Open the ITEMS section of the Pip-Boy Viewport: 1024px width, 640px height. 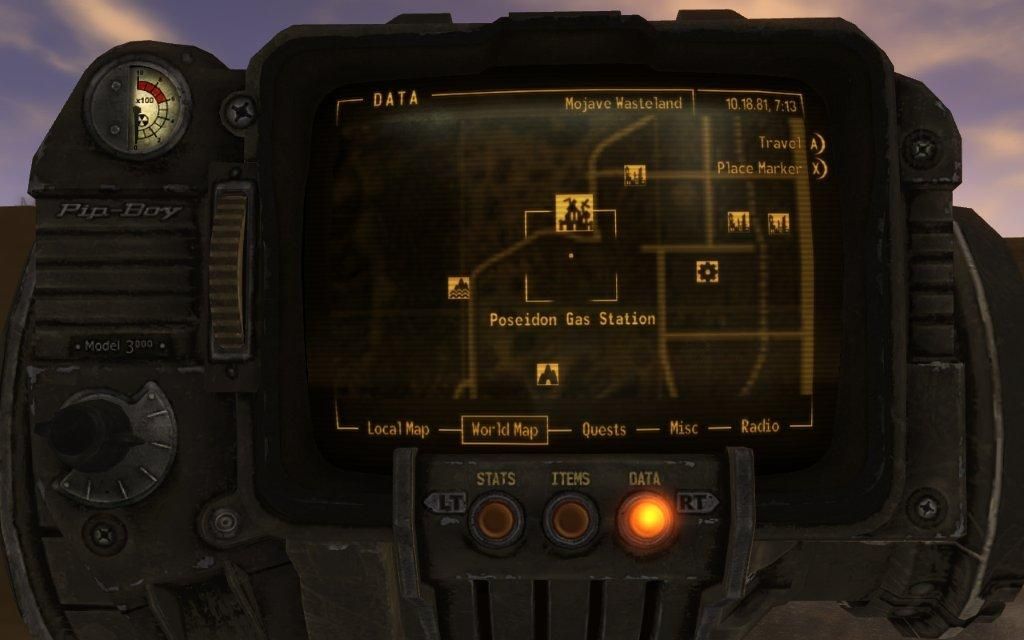(x=570, y=519)
